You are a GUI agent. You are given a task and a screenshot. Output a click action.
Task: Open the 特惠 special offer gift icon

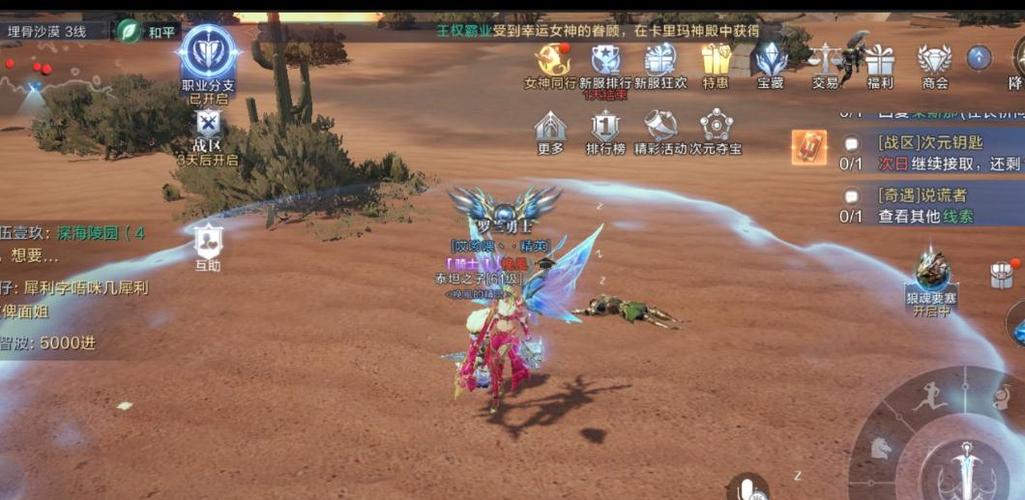point(715,60)
